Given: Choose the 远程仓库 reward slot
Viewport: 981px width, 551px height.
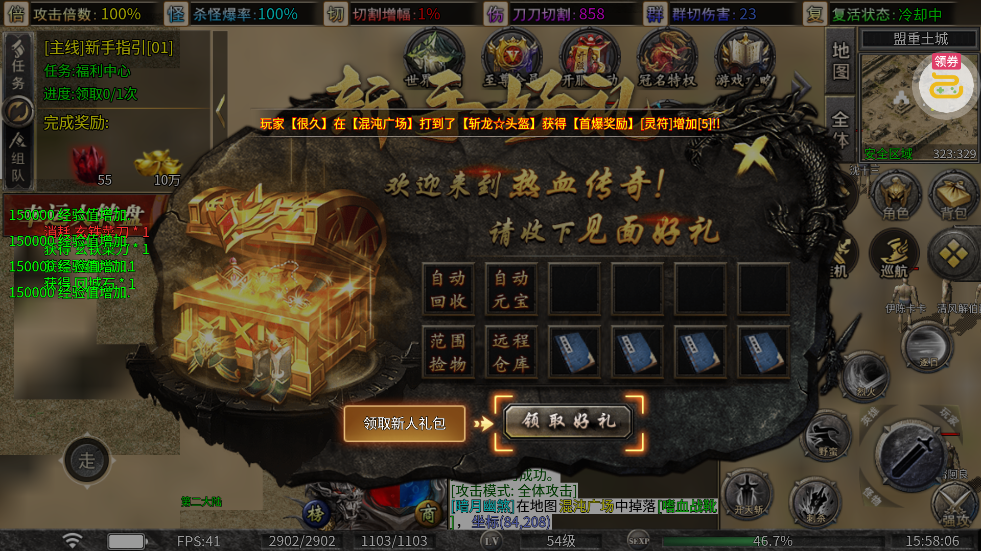Looking at the screenshot, I should [511, 352].
